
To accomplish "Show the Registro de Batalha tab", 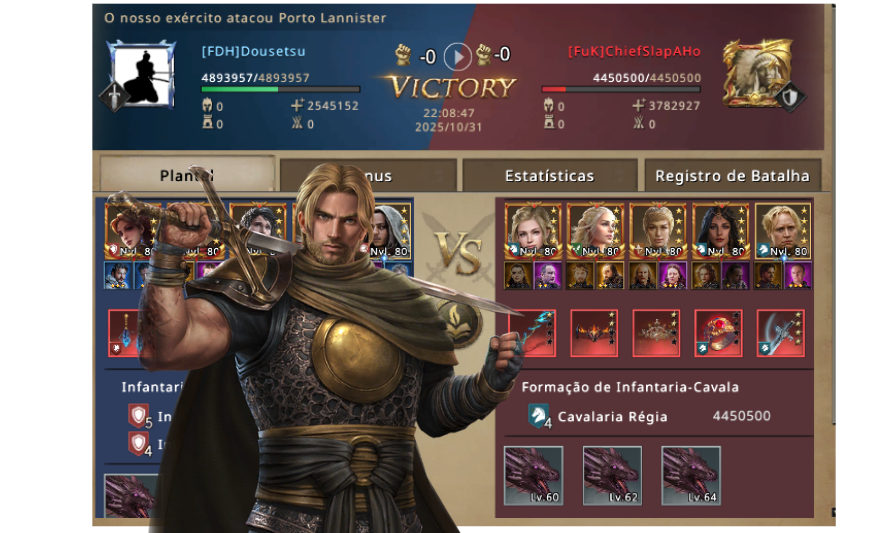I will (x=732, y=176).
